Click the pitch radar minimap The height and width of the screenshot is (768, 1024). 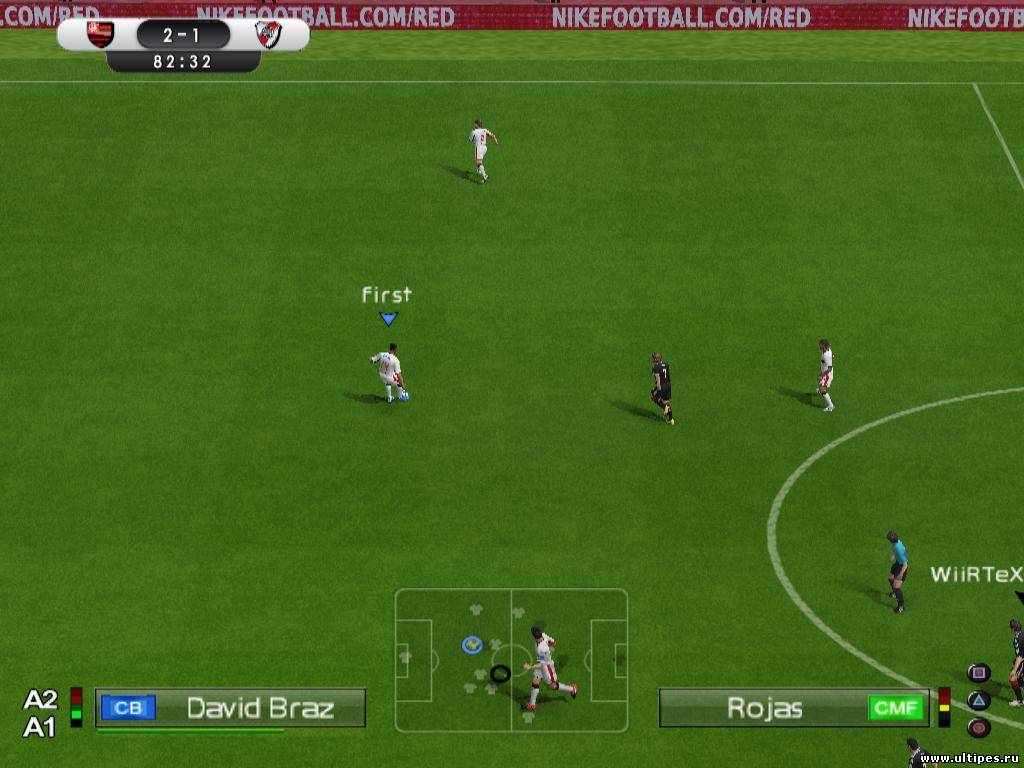click(511, 660)
